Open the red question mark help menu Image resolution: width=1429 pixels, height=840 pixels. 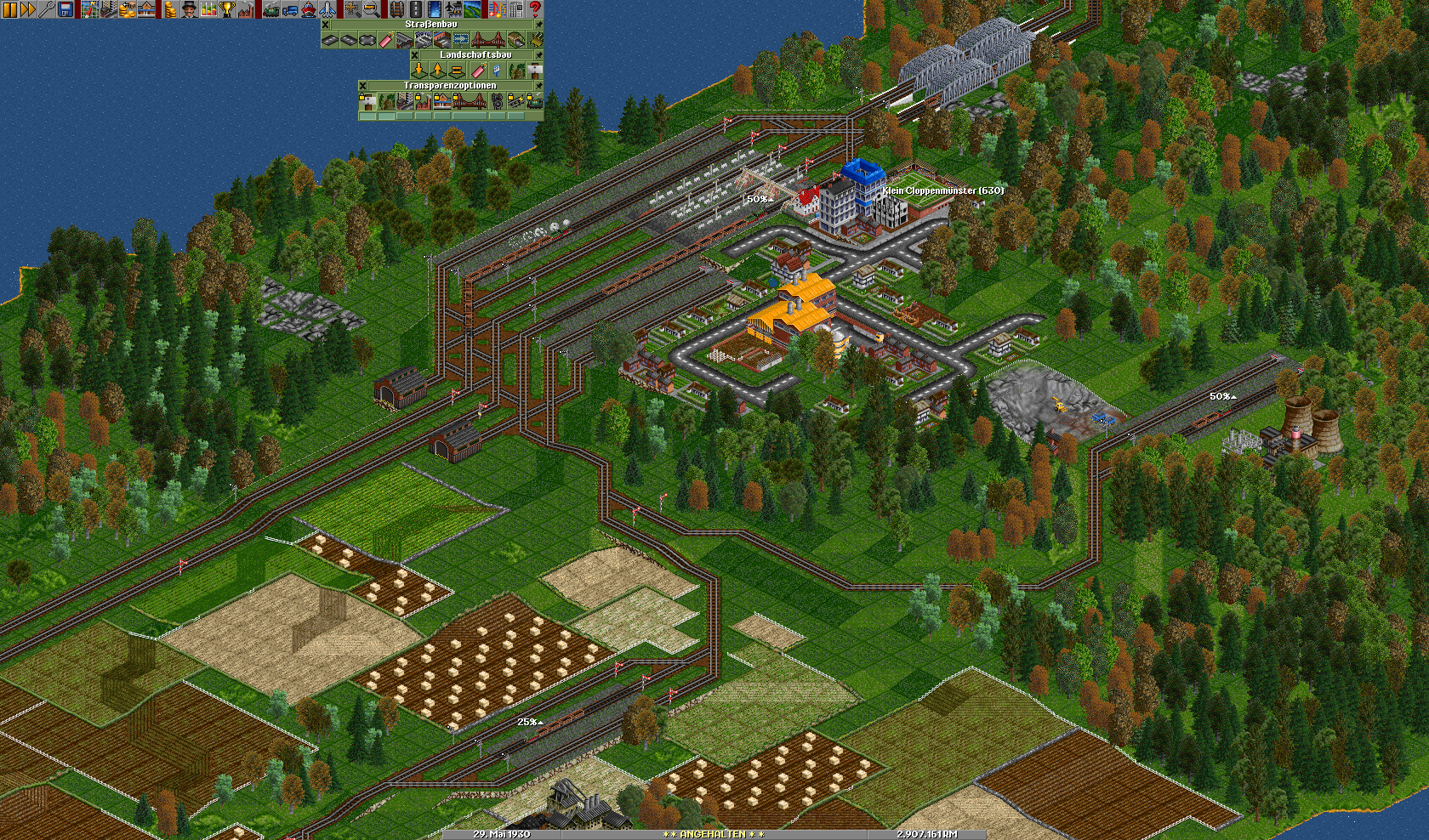(x=535, y=9)
